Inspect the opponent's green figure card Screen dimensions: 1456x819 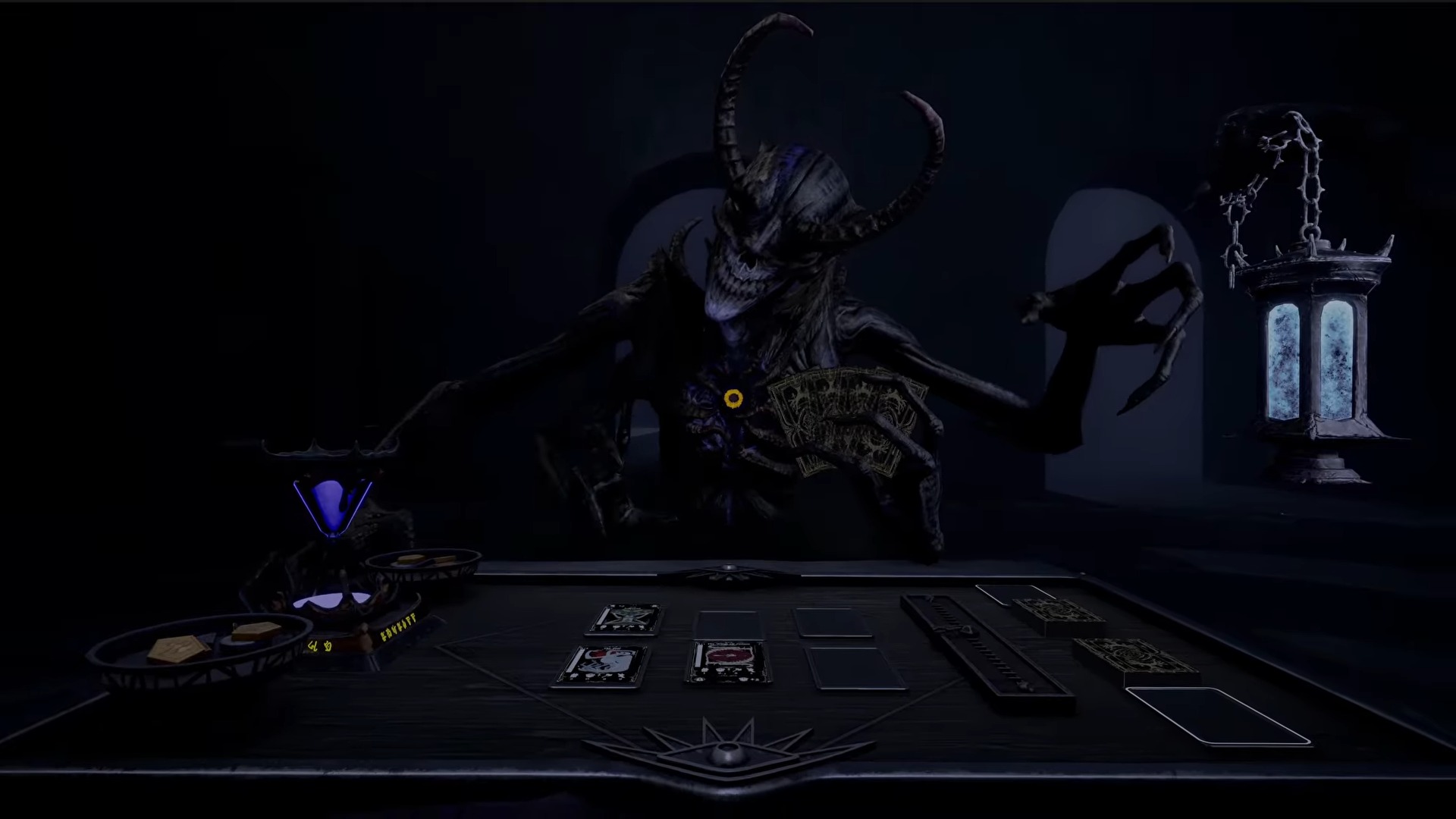click(x=626, y=620)
